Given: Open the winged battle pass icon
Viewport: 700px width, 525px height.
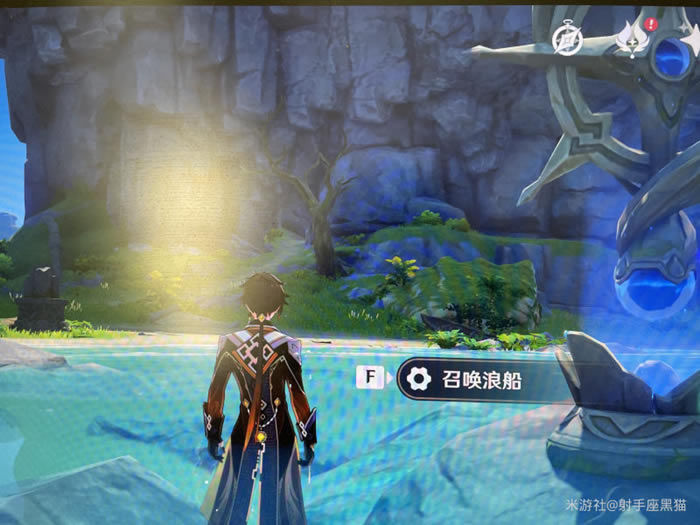Looking at the screenshot, I should (x=633, y=40).
